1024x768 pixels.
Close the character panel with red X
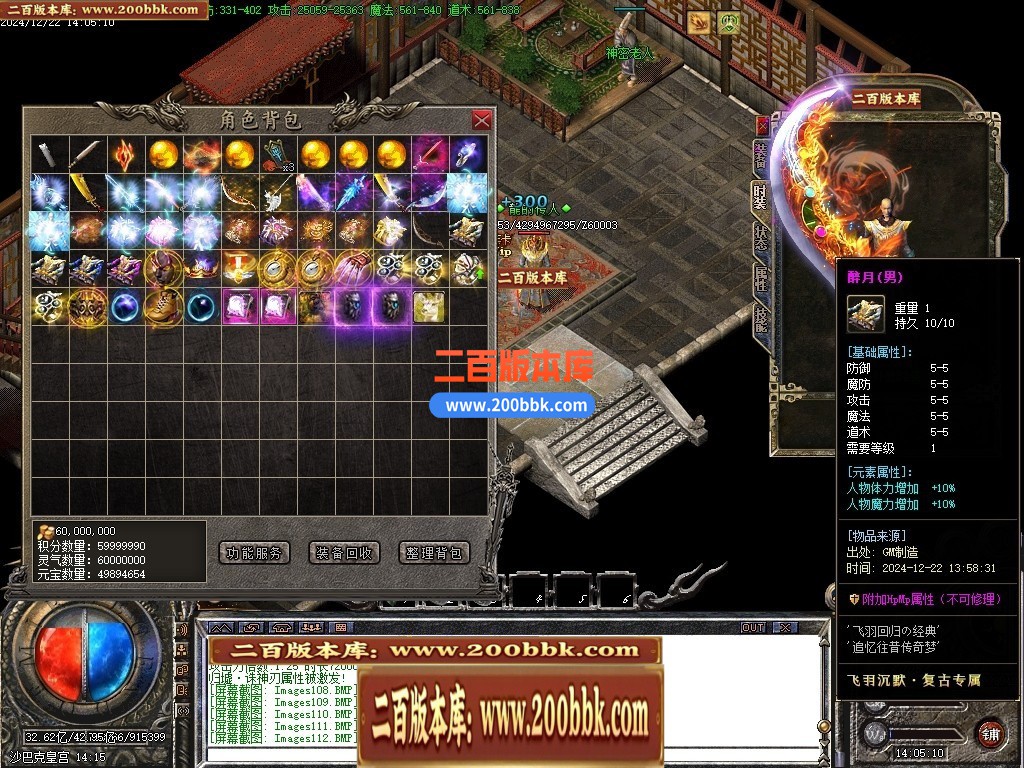pos(763,126)
